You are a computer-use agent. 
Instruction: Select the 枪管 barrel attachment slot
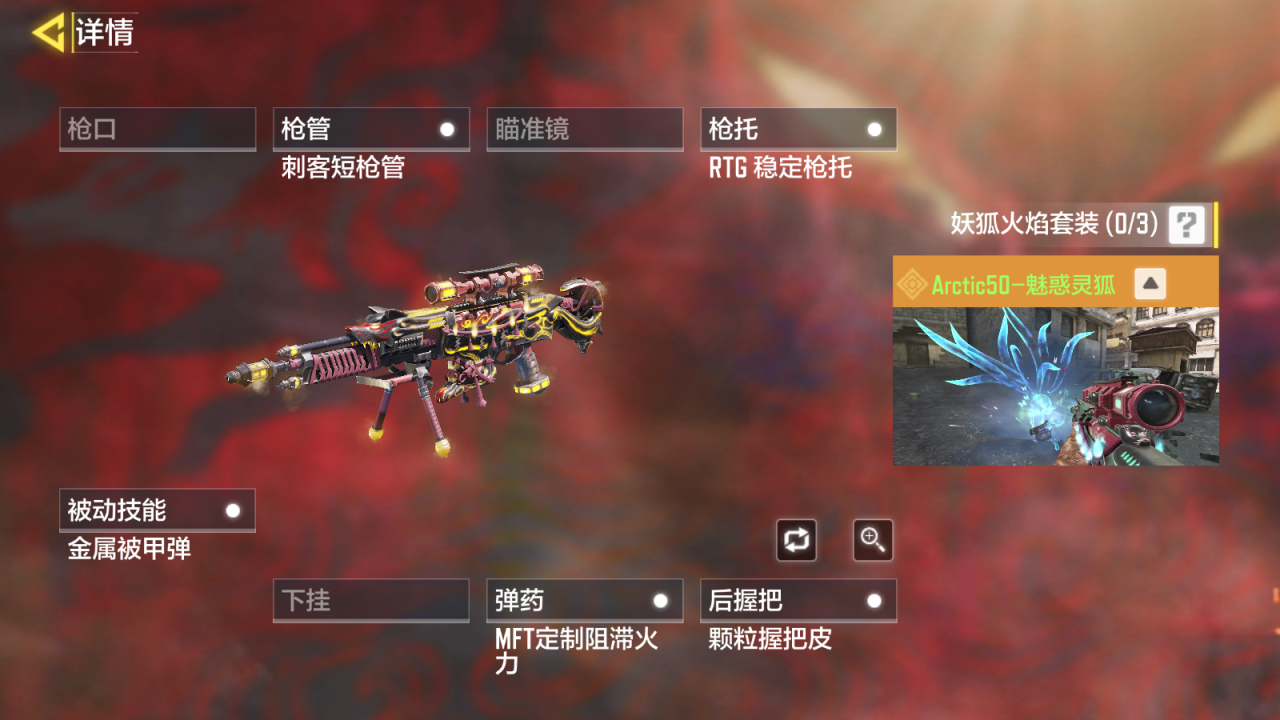tap(371, 129)
